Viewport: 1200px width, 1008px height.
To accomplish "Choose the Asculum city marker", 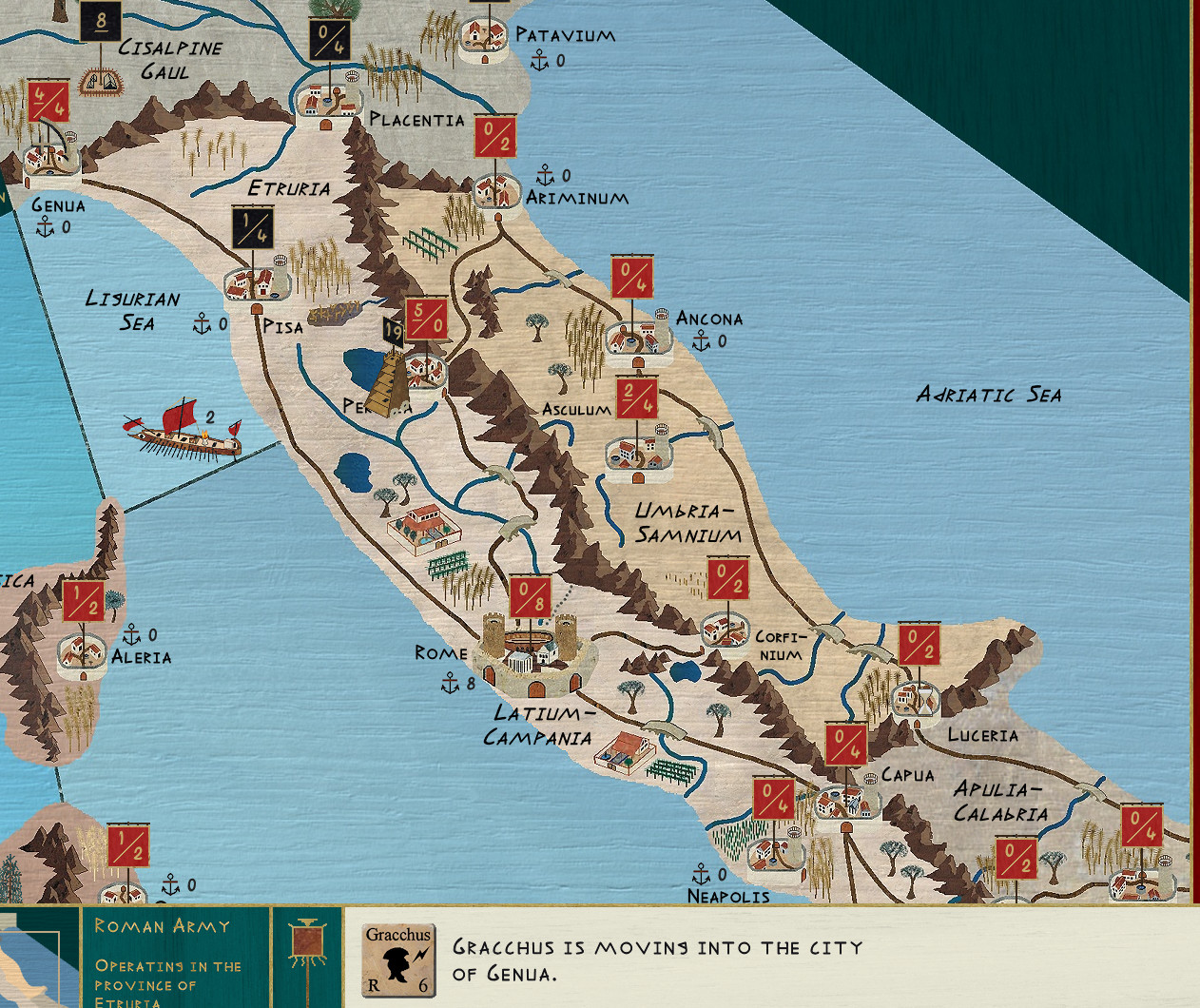I will 637,451.
